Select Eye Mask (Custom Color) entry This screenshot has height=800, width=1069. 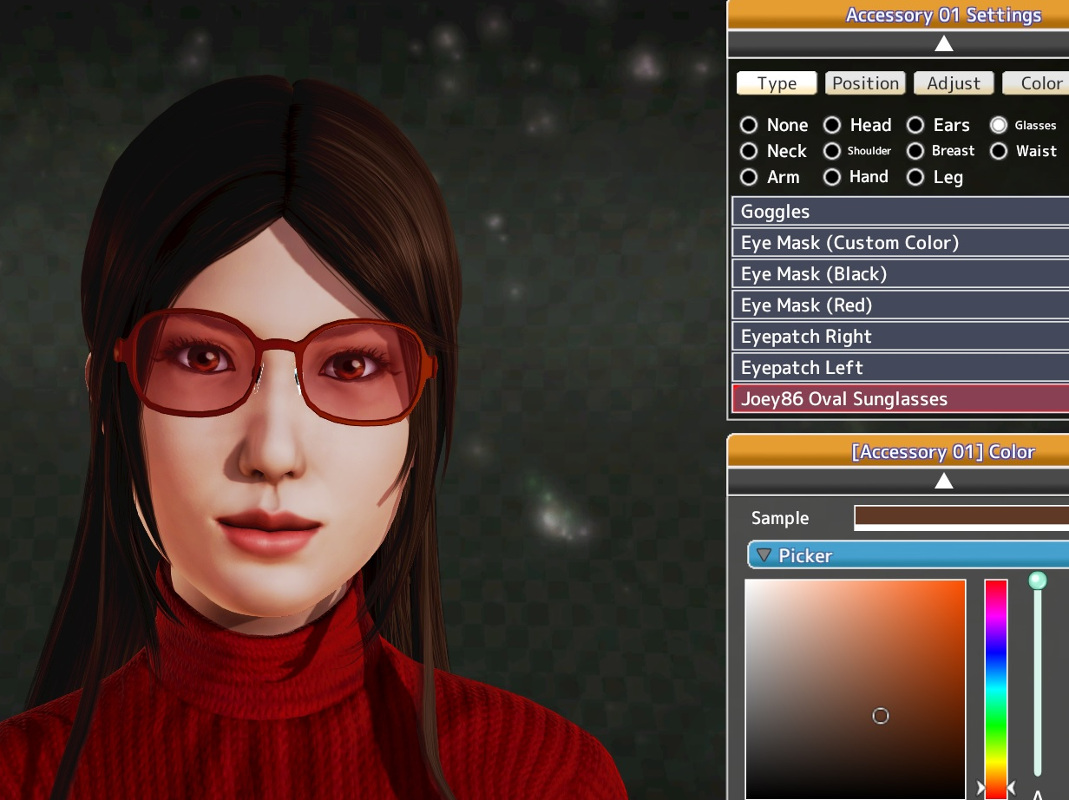tap(900, 242)
